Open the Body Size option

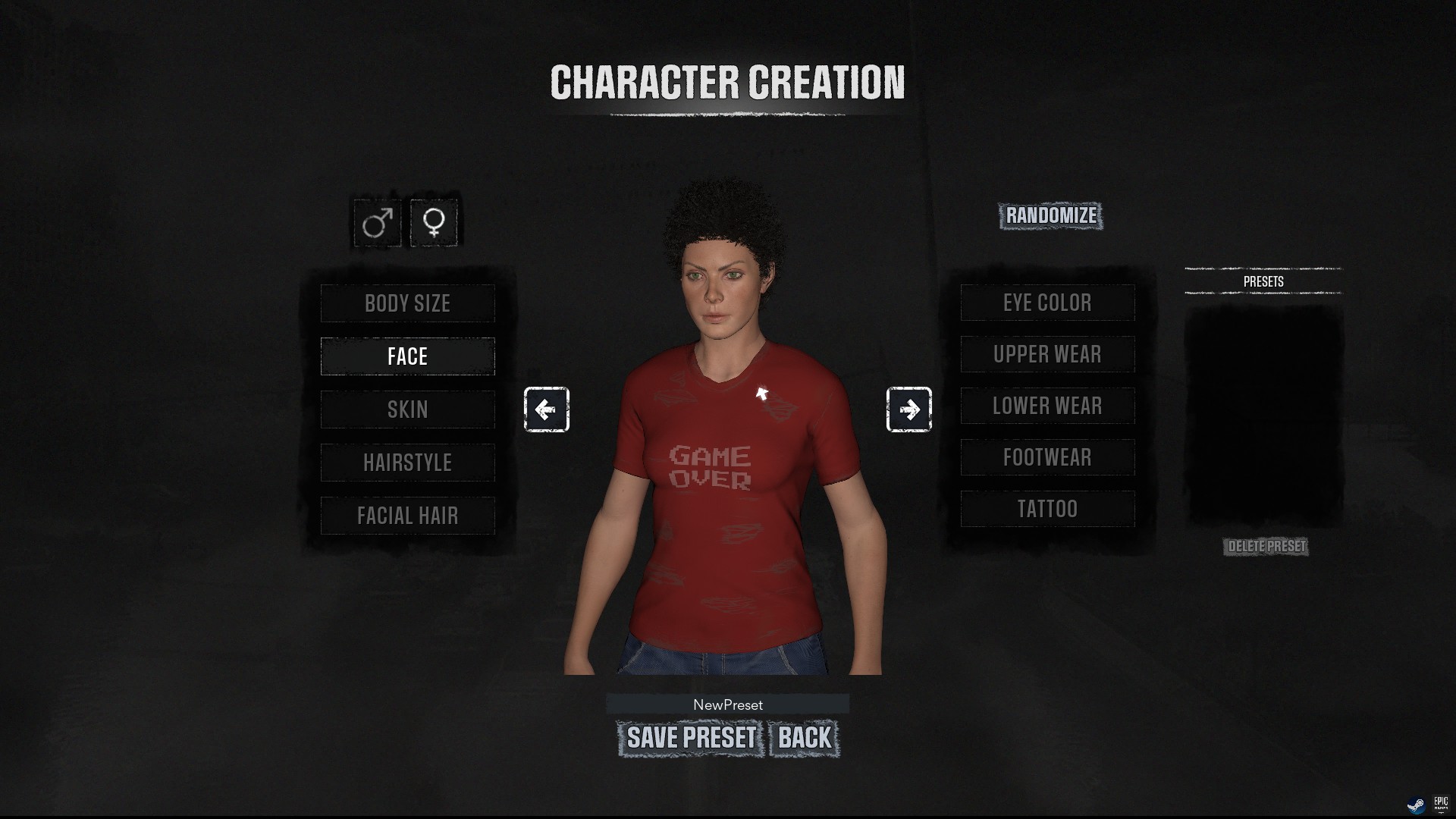point(407,303)
